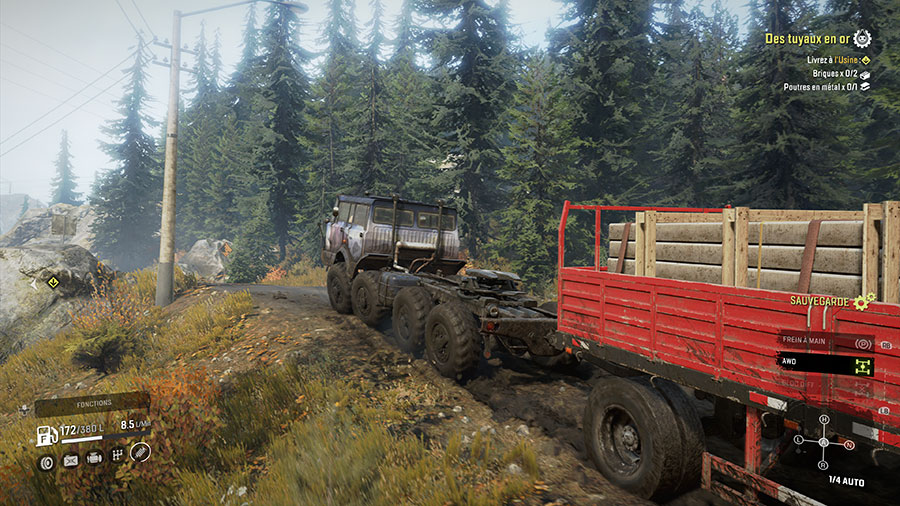Screen dimensions: 900x506
Task: Select the wheel damage status icon
Action: point(46,461)
